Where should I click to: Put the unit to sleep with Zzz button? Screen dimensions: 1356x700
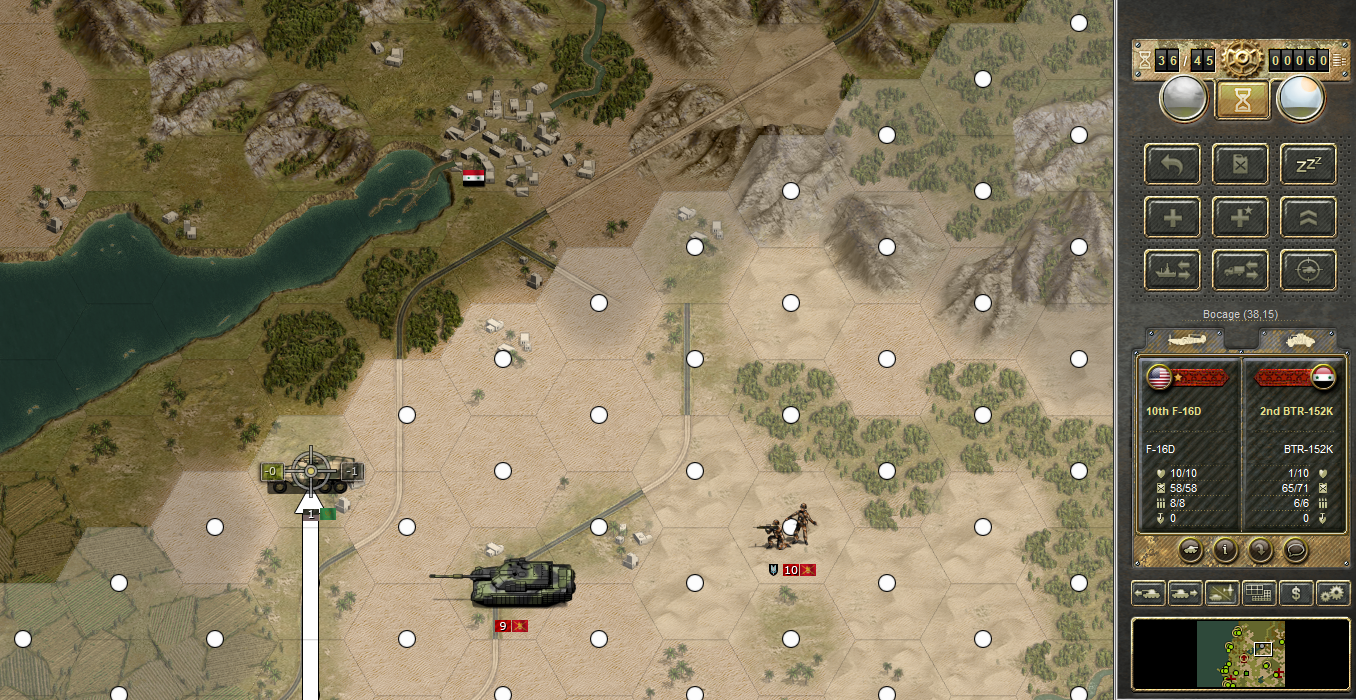[1308, 164]
